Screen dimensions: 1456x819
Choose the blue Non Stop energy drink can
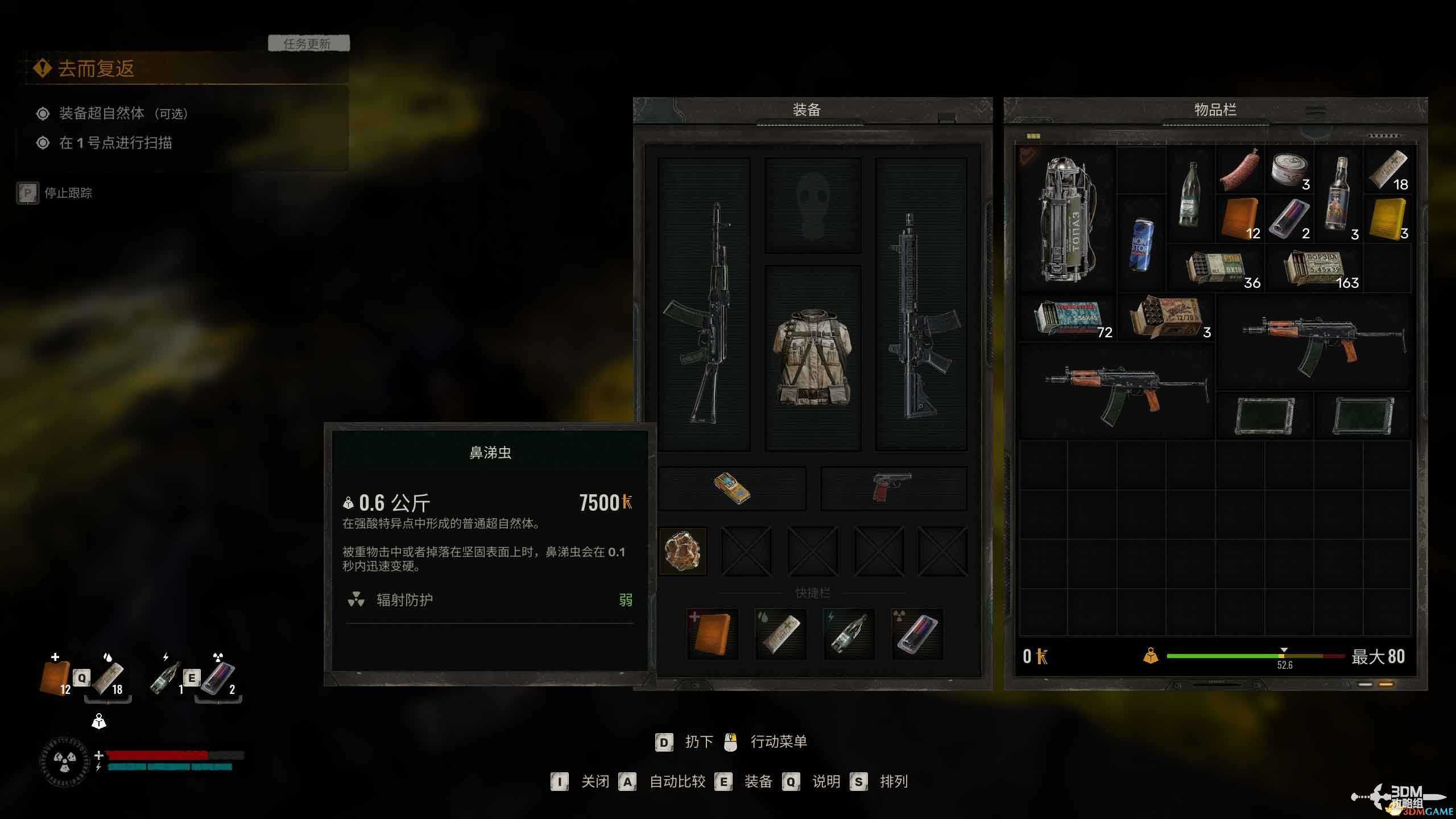tap(1140, 243)
